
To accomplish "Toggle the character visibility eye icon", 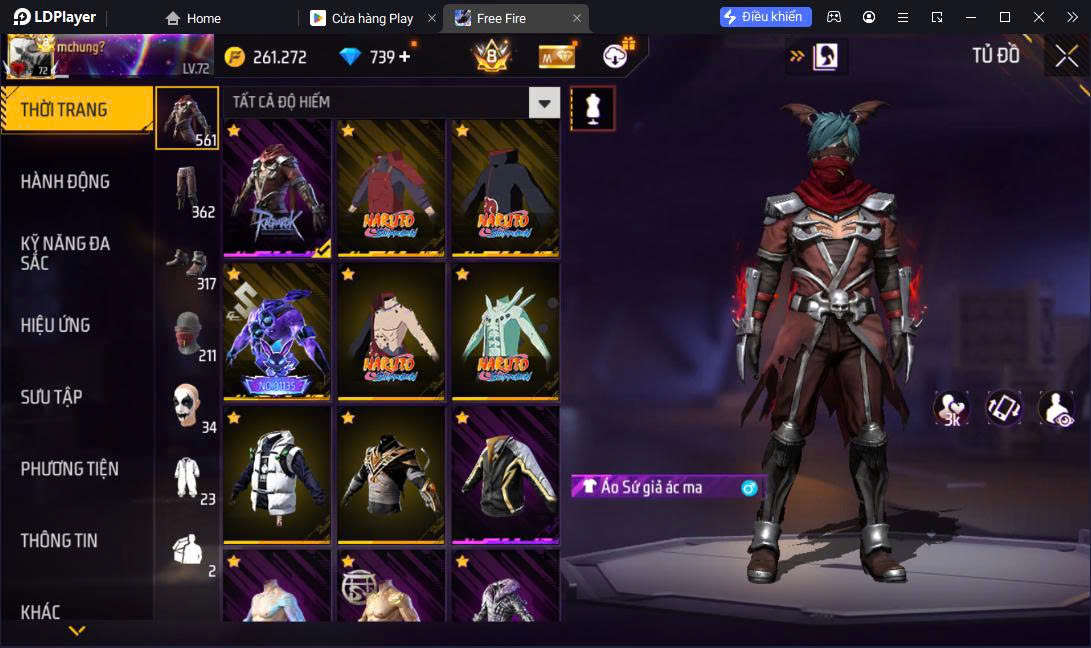I will [x=1056, y=407].
